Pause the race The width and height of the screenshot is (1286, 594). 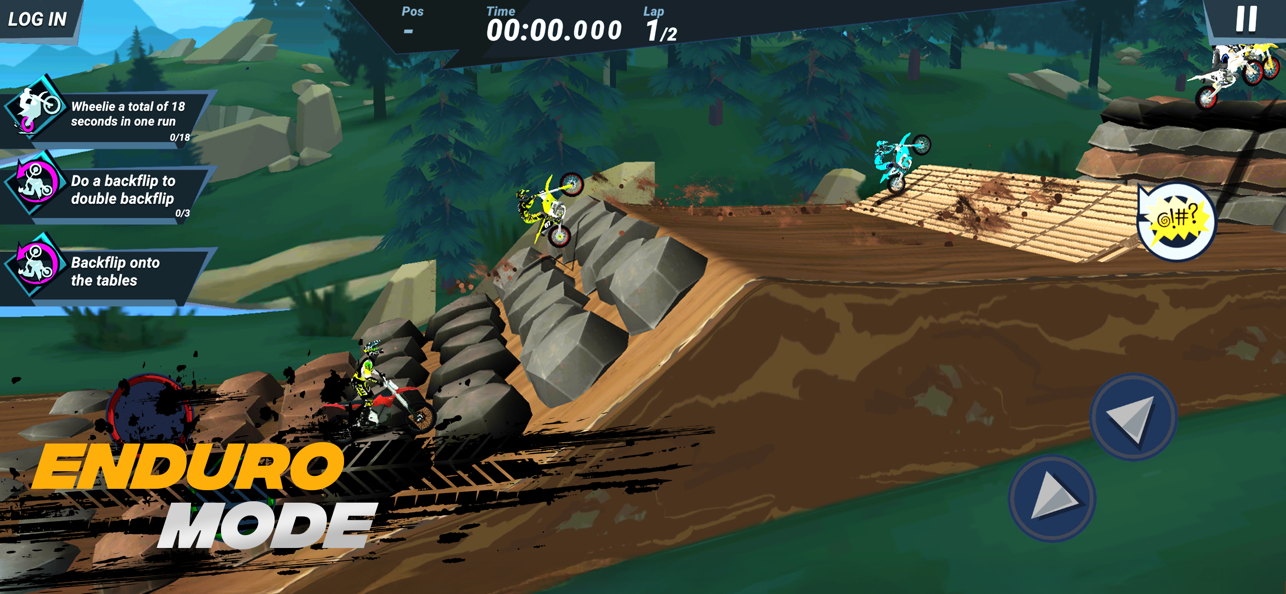[1246, 19]
